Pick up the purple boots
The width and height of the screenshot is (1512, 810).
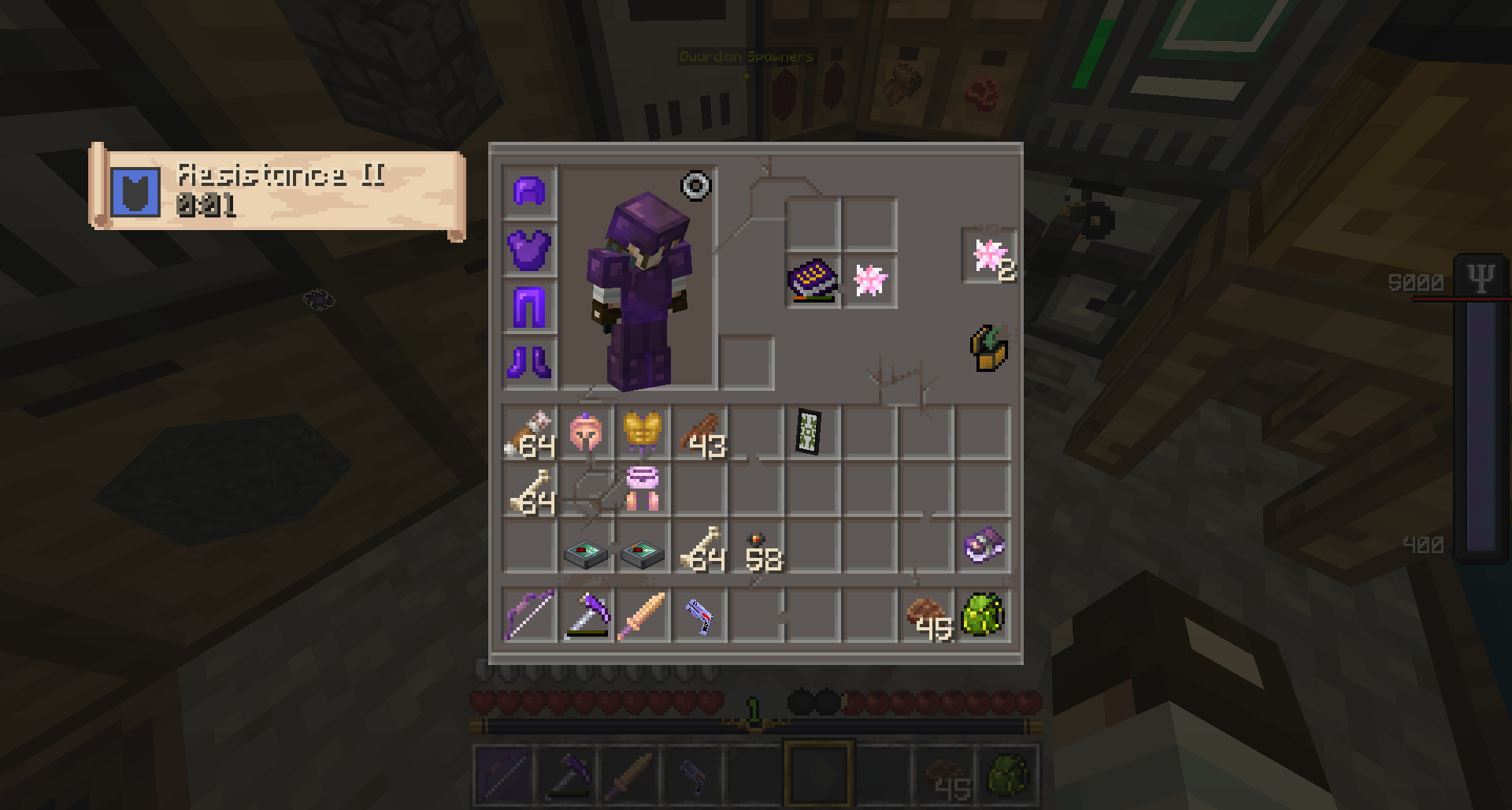point(529,362)
